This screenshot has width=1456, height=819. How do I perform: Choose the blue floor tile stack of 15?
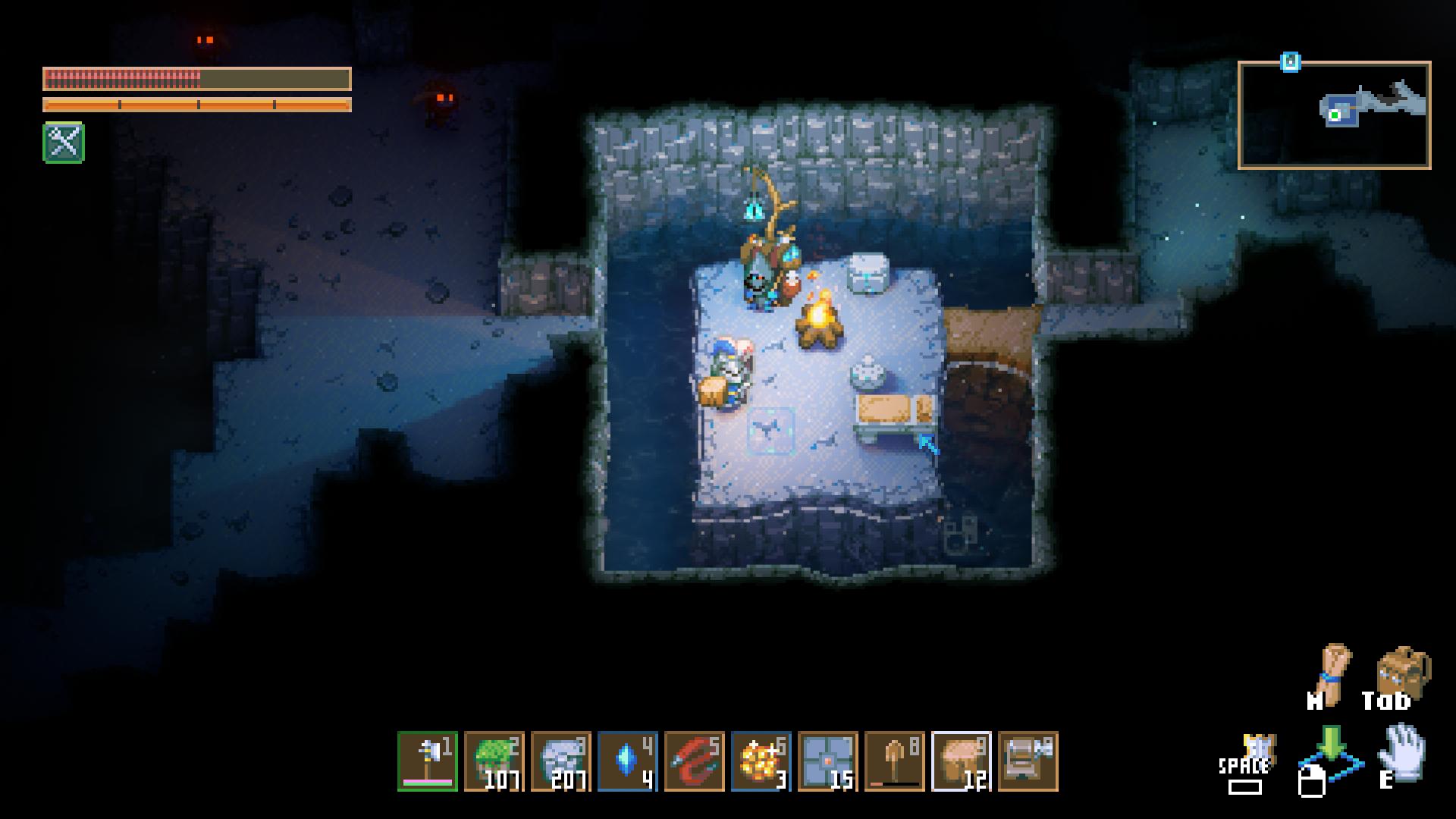[828, 761]
